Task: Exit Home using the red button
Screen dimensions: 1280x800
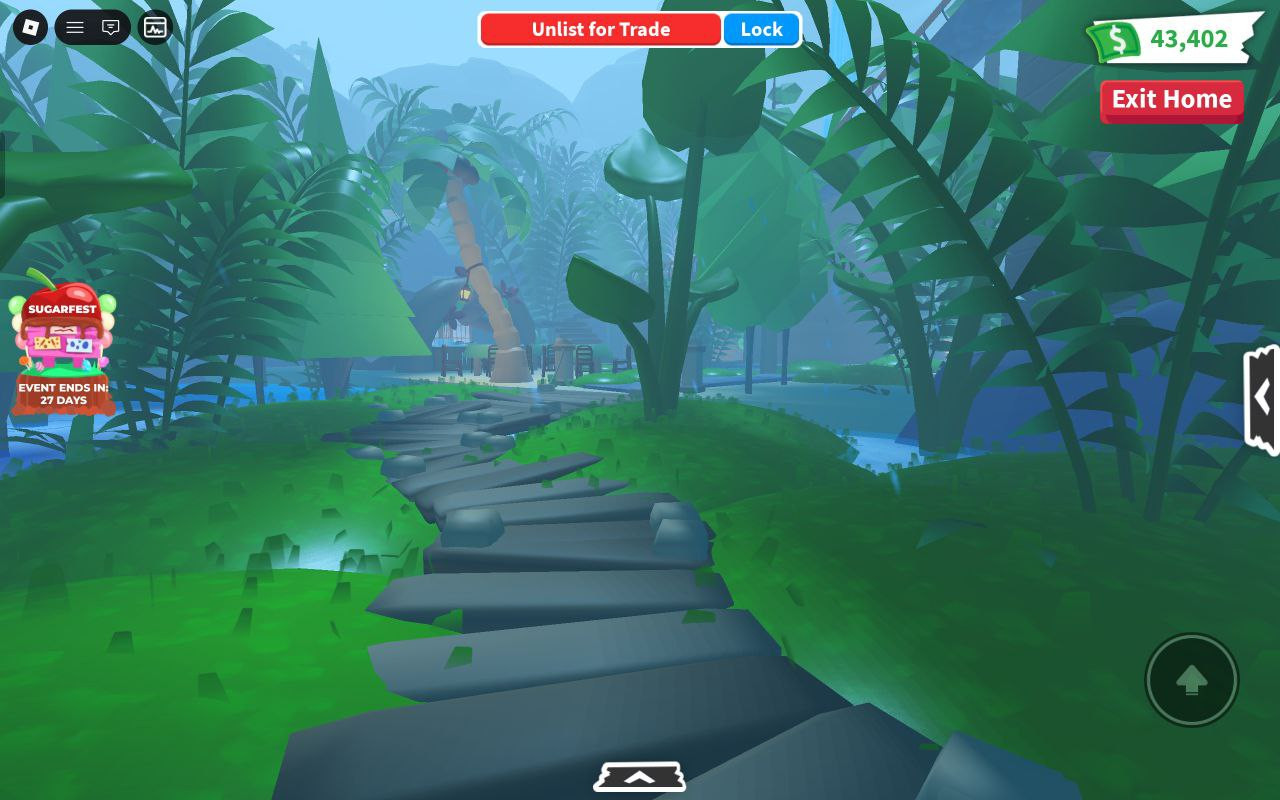Action: (1171, 100)
